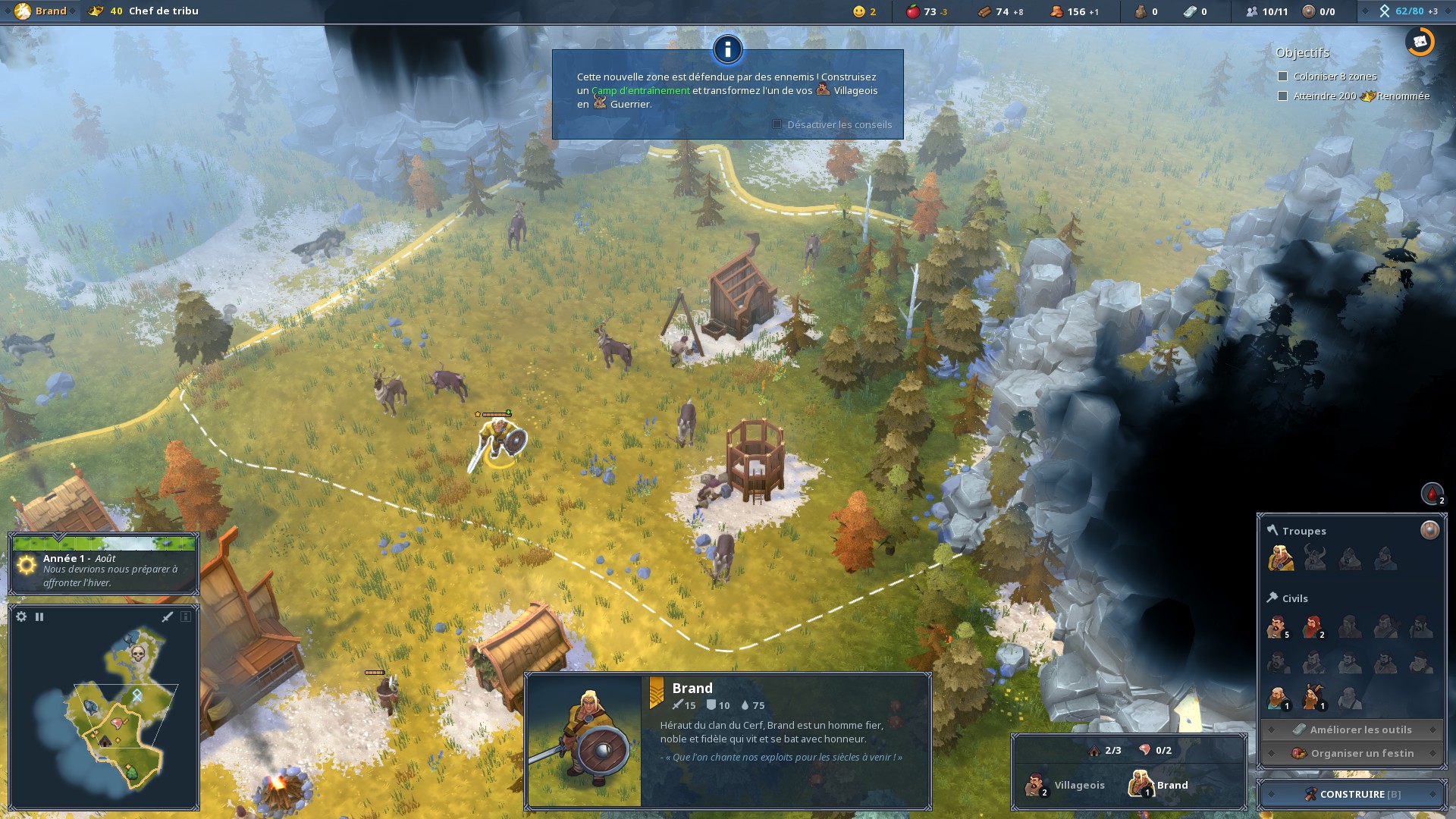Click the blood drop alert icon
Screen dimensions: 1456x819
[1432, 494]
